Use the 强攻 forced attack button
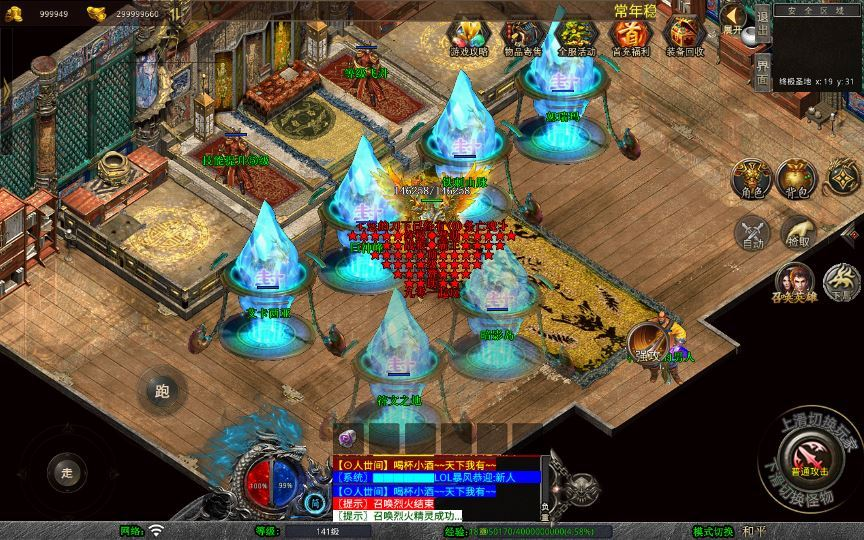Screen dimensions: 864x540 point(648,352)
